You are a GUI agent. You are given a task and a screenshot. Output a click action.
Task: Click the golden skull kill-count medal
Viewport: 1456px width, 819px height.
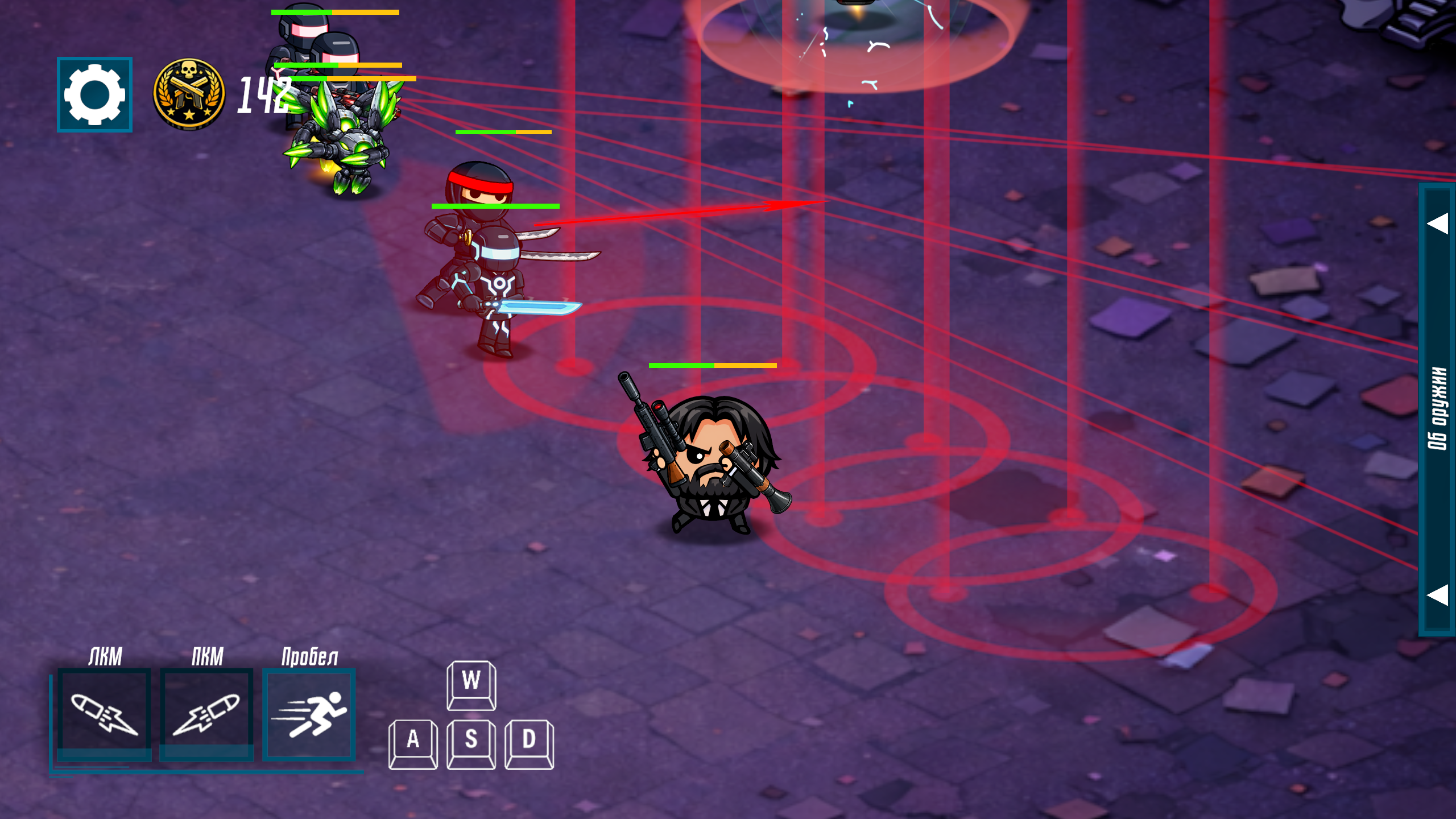pos(188,94)
